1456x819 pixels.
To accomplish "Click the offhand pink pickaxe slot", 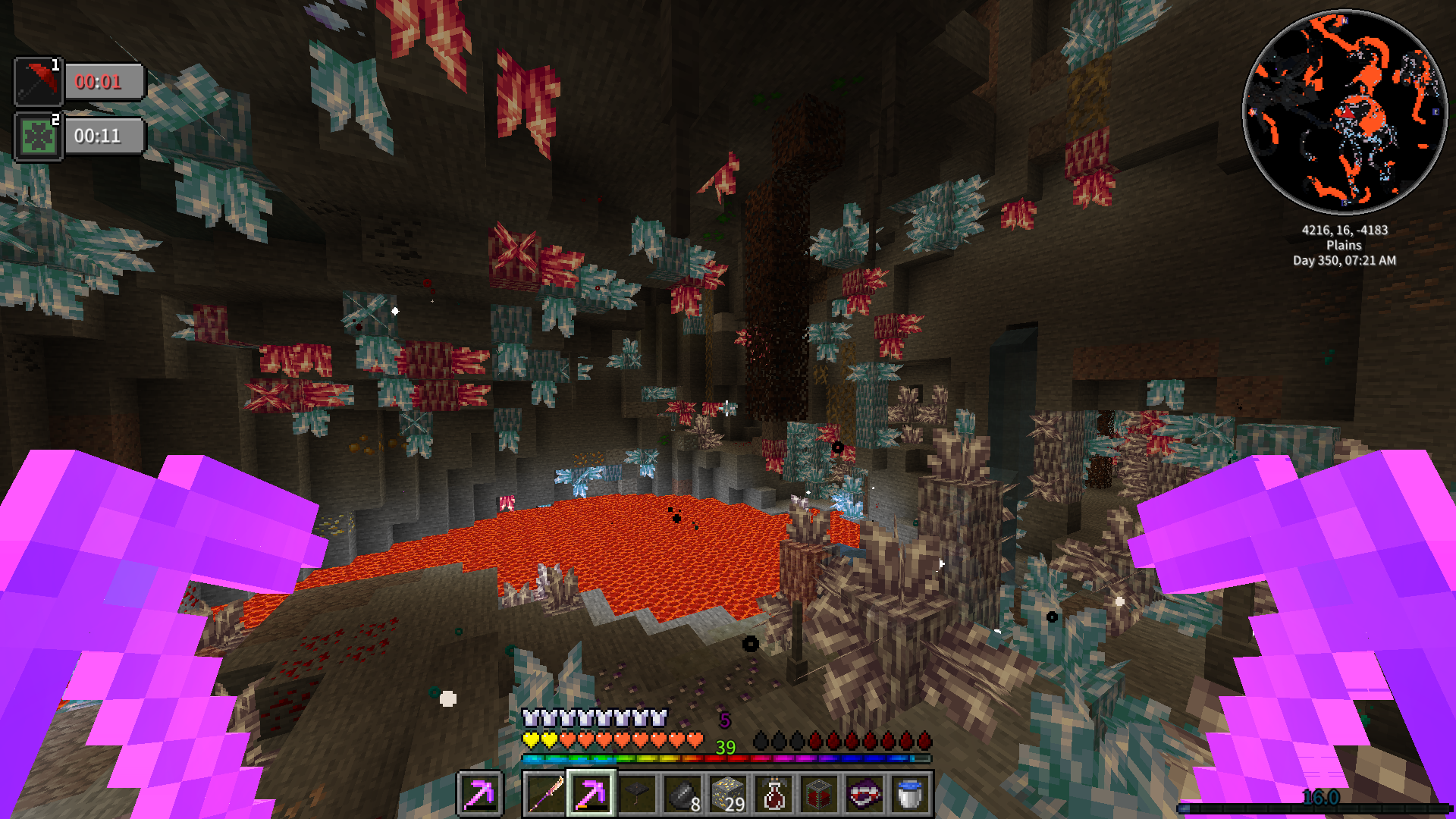I will click(480, 794).
